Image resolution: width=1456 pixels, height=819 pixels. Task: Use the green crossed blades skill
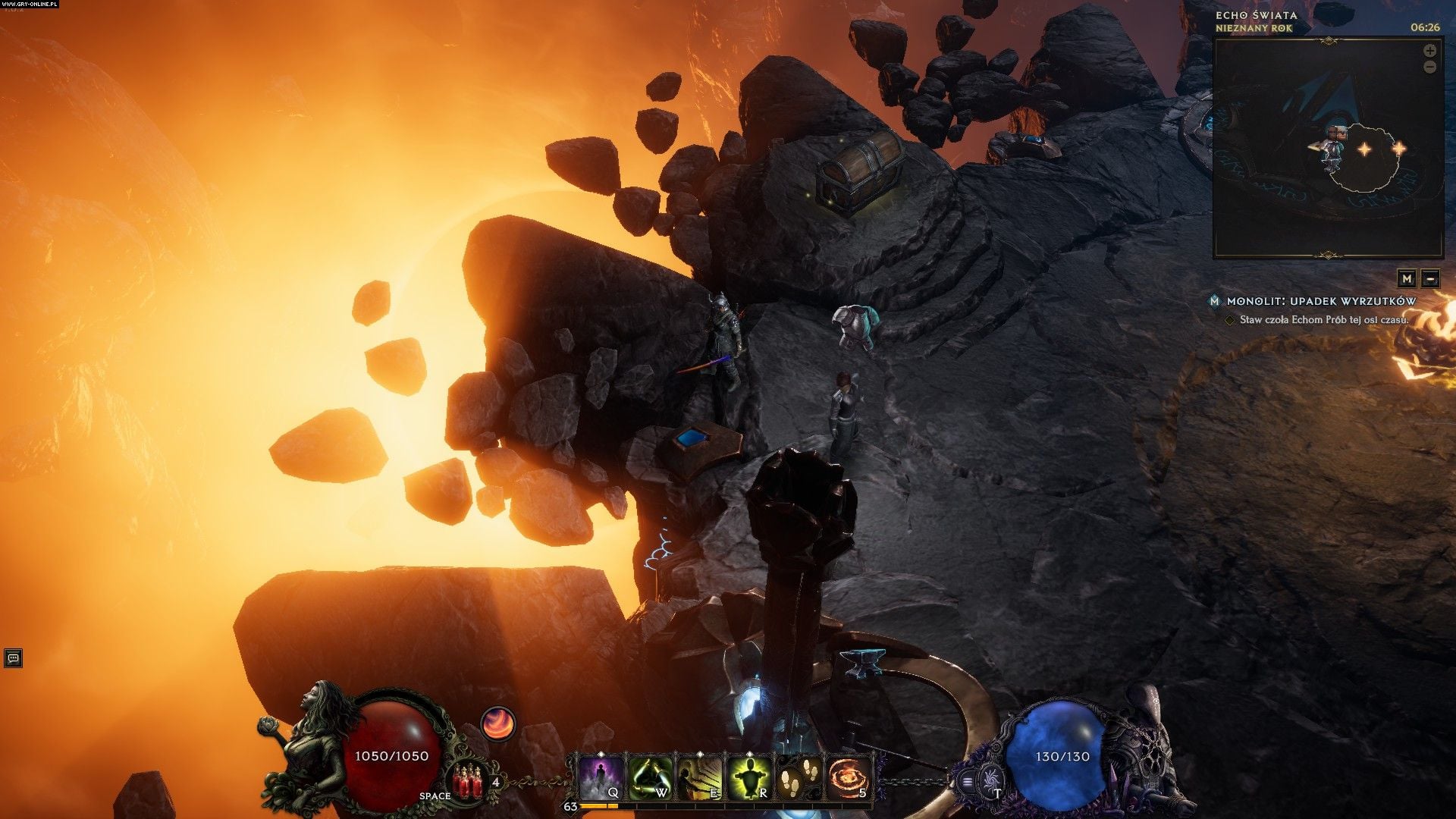(x=651, y=778)
